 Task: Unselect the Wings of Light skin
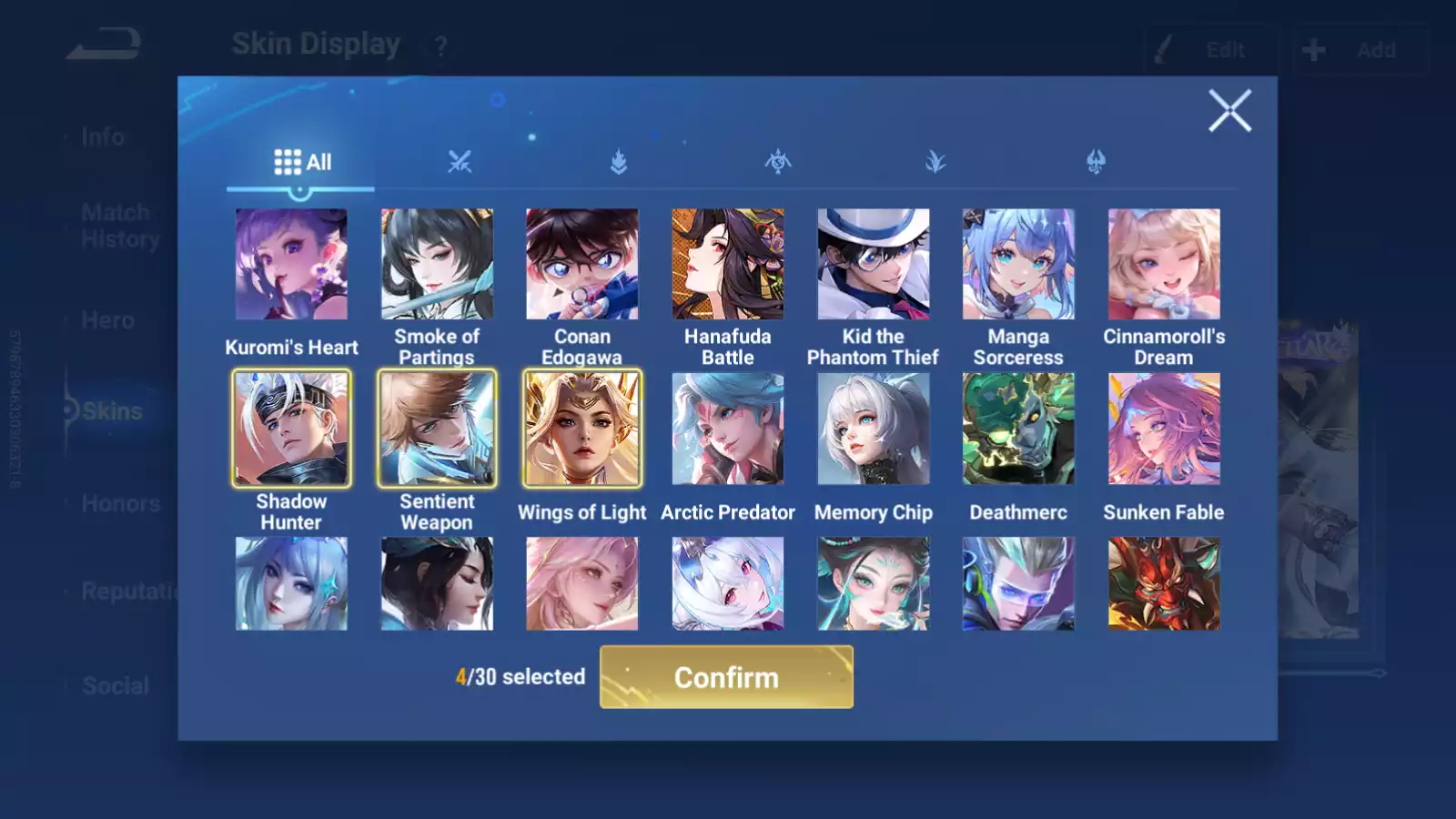[582, 428]
